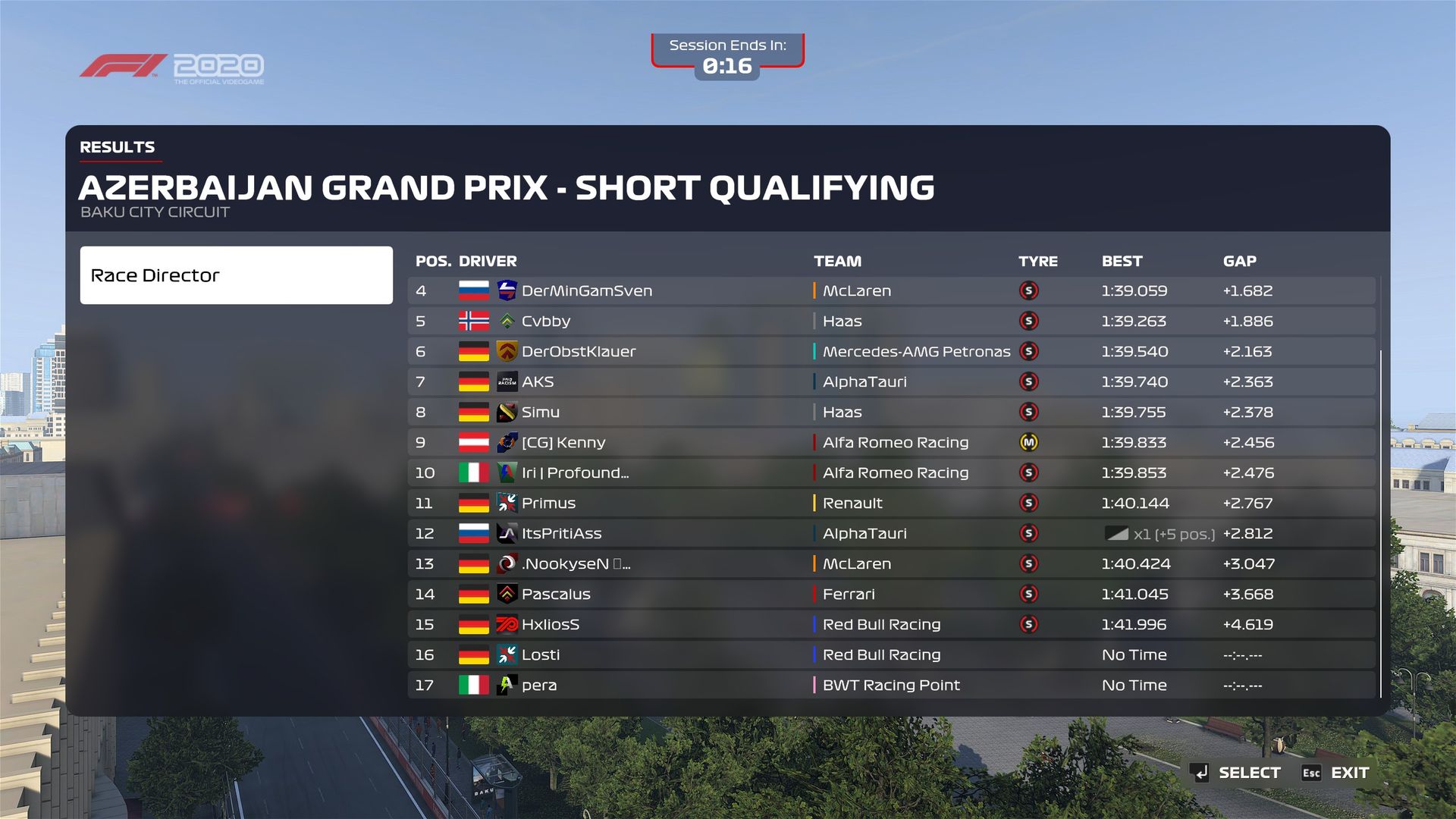Select Primus's Renault row

coord(891,504)
